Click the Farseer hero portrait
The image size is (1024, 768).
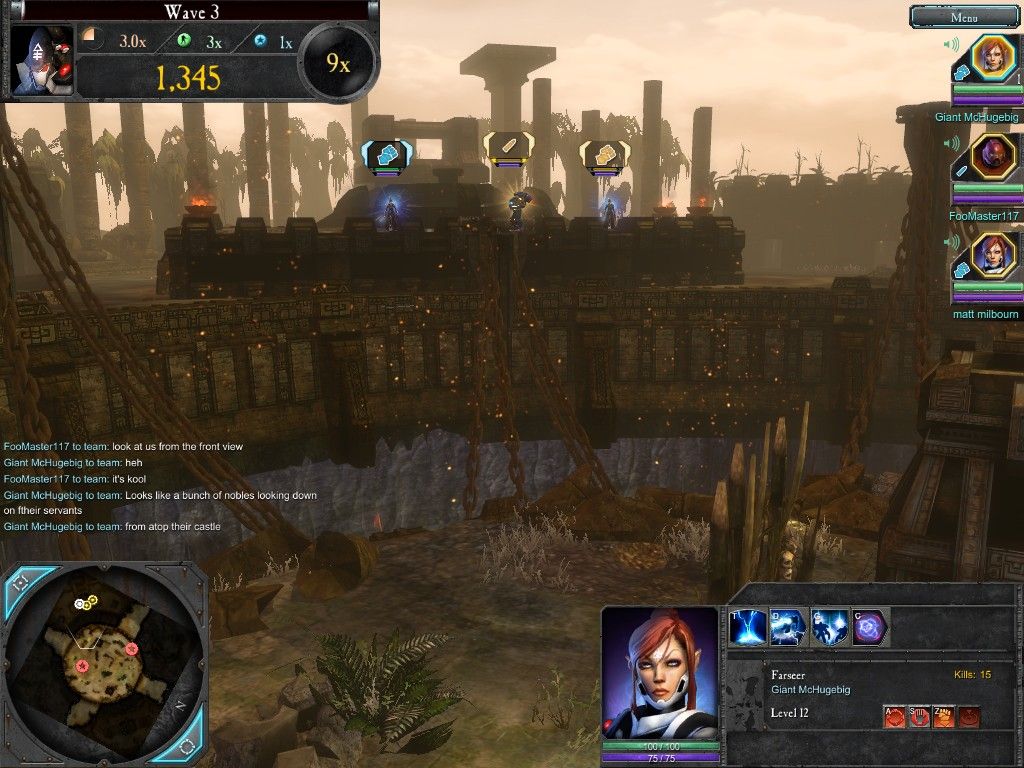click(x=660, y=672)
